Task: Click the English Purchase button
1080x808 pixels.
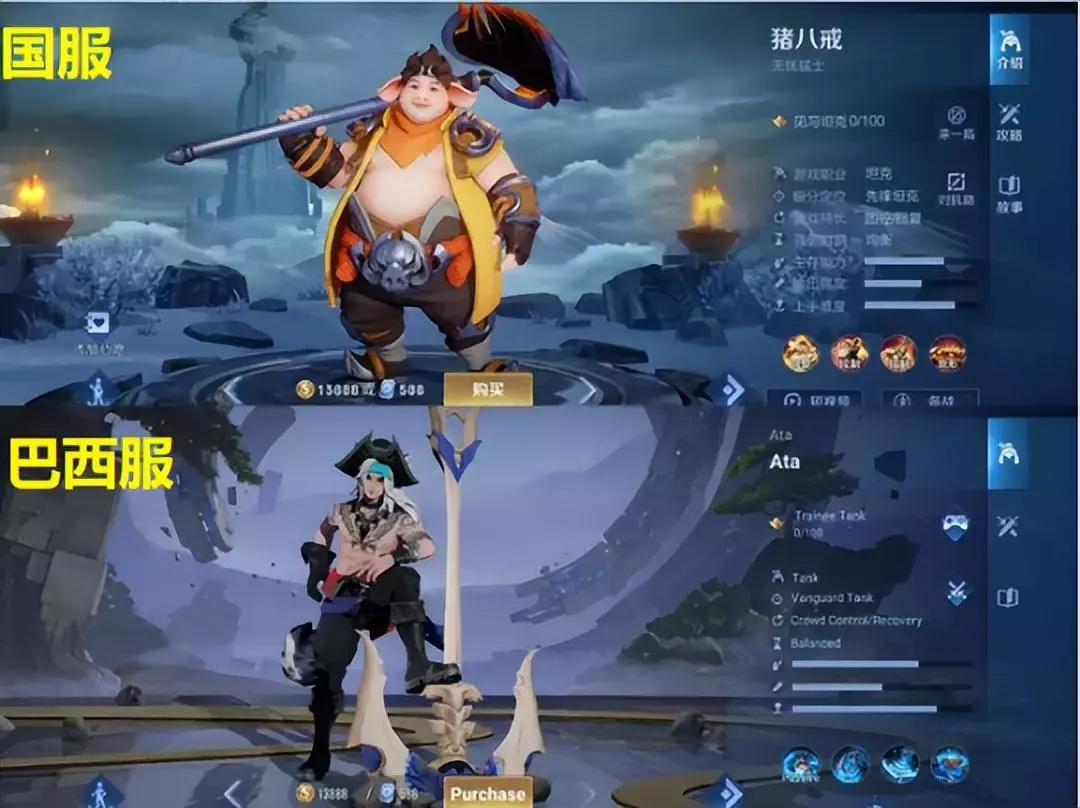Action: (488, 794)
